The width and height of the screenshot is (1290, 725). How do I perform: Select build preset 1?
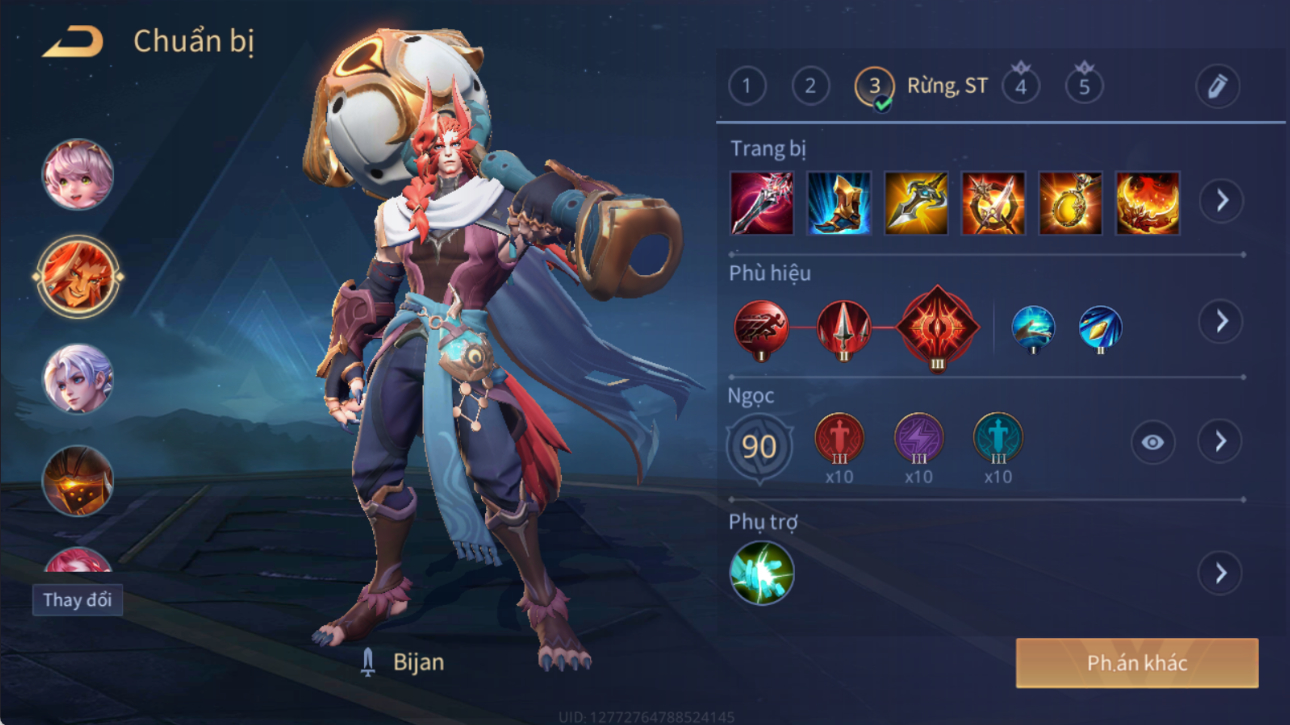(x=747, y=87)
